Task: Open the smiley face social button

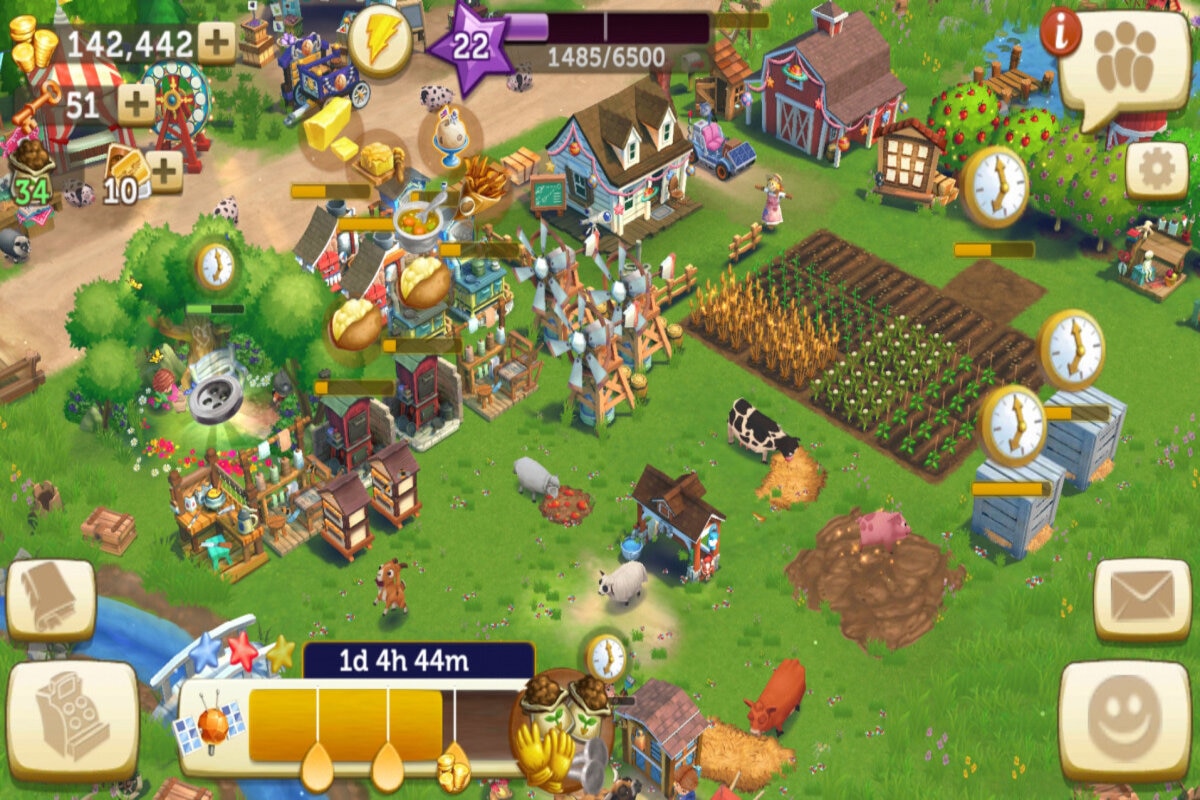Action: [1124, 720]
